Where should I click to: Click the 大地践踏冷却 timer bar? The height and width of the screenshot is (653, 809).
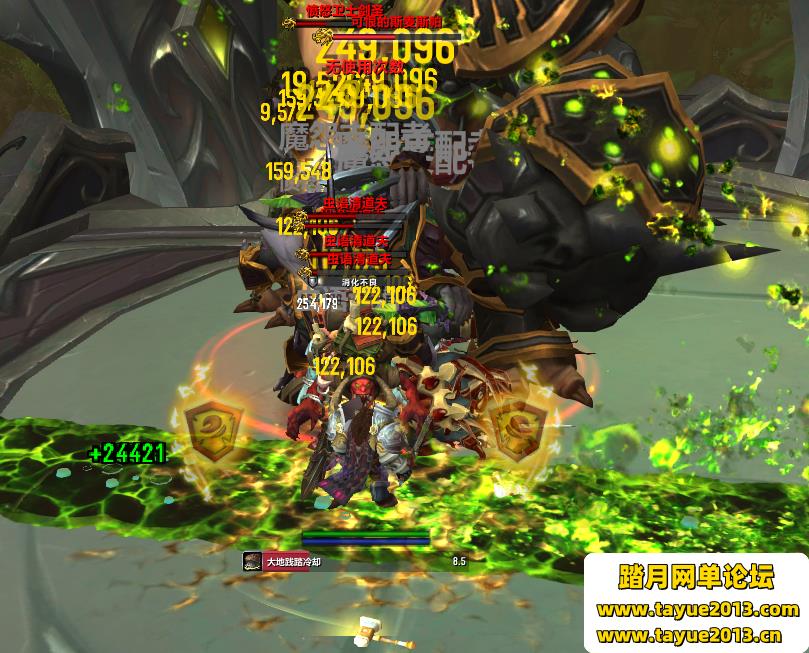(x=355, y=562)
